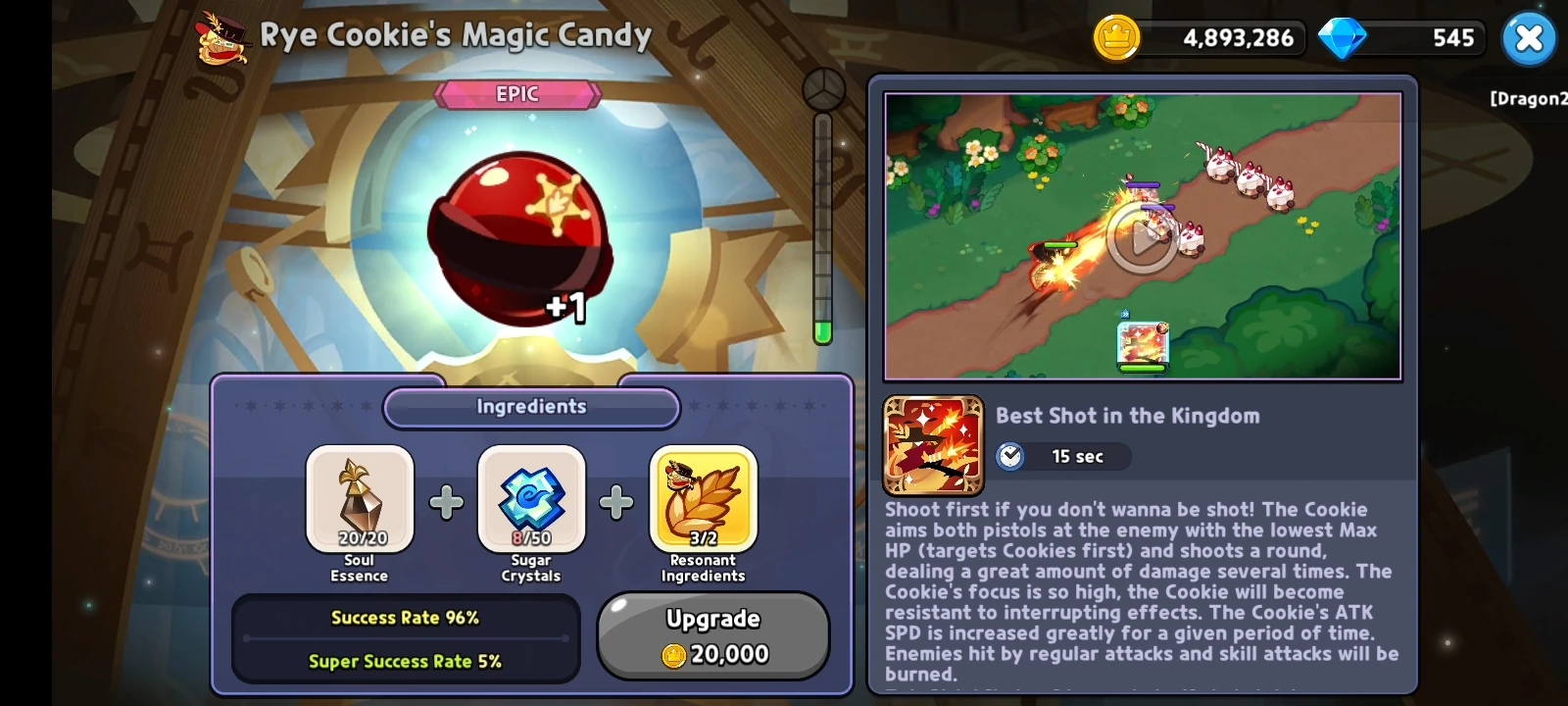
Task: Click the skill icon in the battle preview
Action: [x=1145, y=344]
